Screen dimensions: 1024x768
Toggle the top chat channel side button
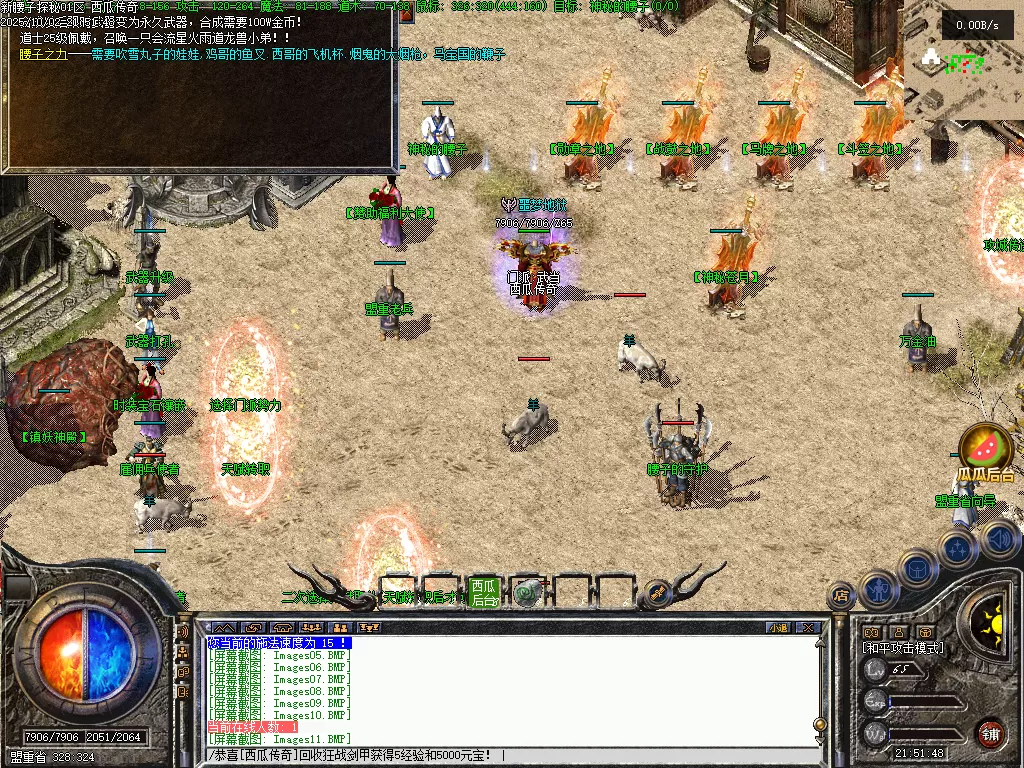183,632
